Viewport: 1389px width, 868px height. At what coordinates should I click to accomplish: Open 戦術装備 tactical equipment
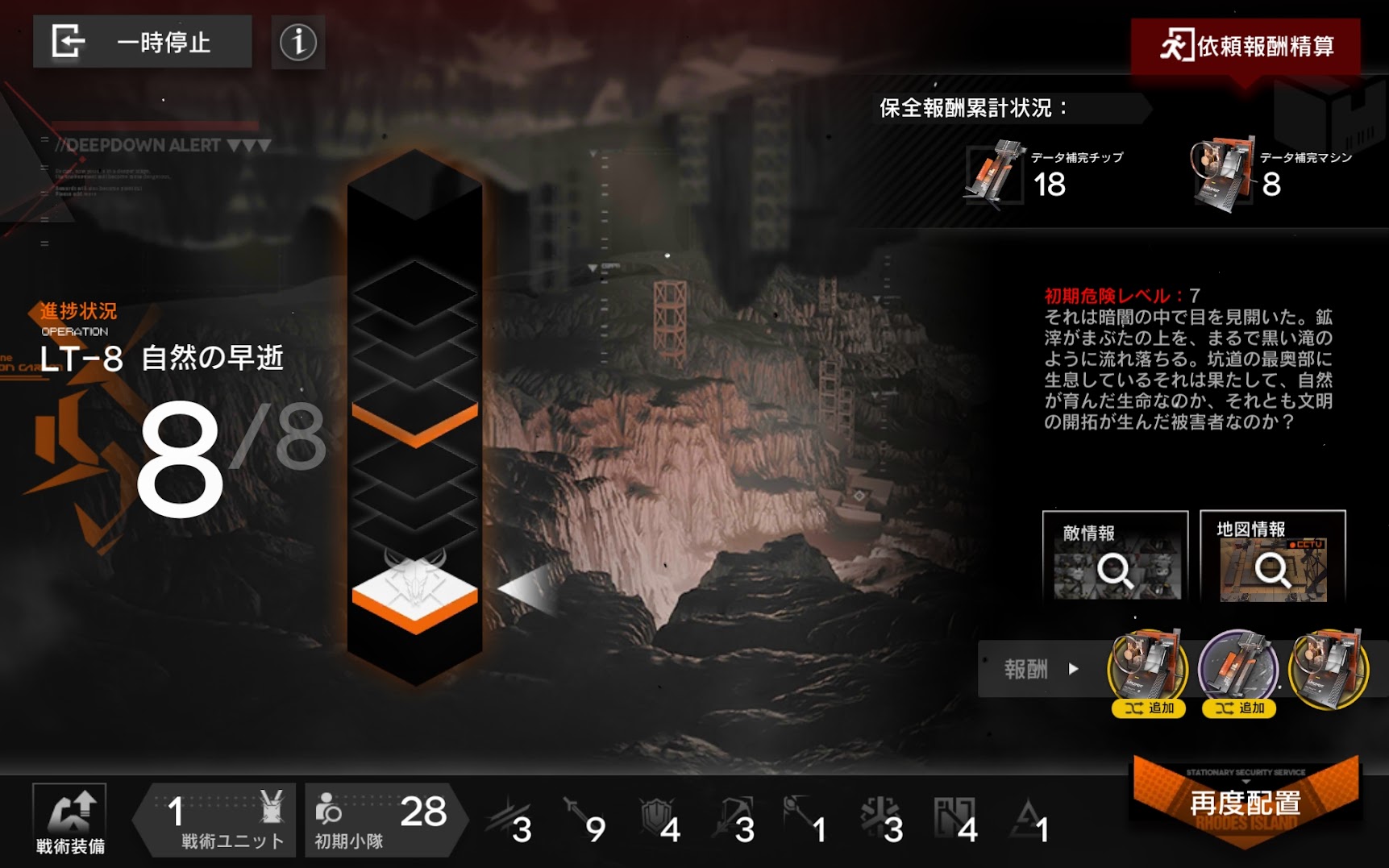click(70, 820)
